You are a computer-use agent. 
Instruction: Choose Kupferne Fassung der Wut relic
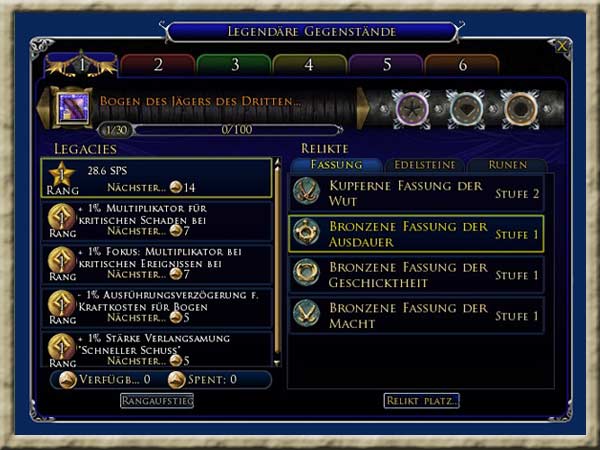pyautogui.click(x=416, y=192)
